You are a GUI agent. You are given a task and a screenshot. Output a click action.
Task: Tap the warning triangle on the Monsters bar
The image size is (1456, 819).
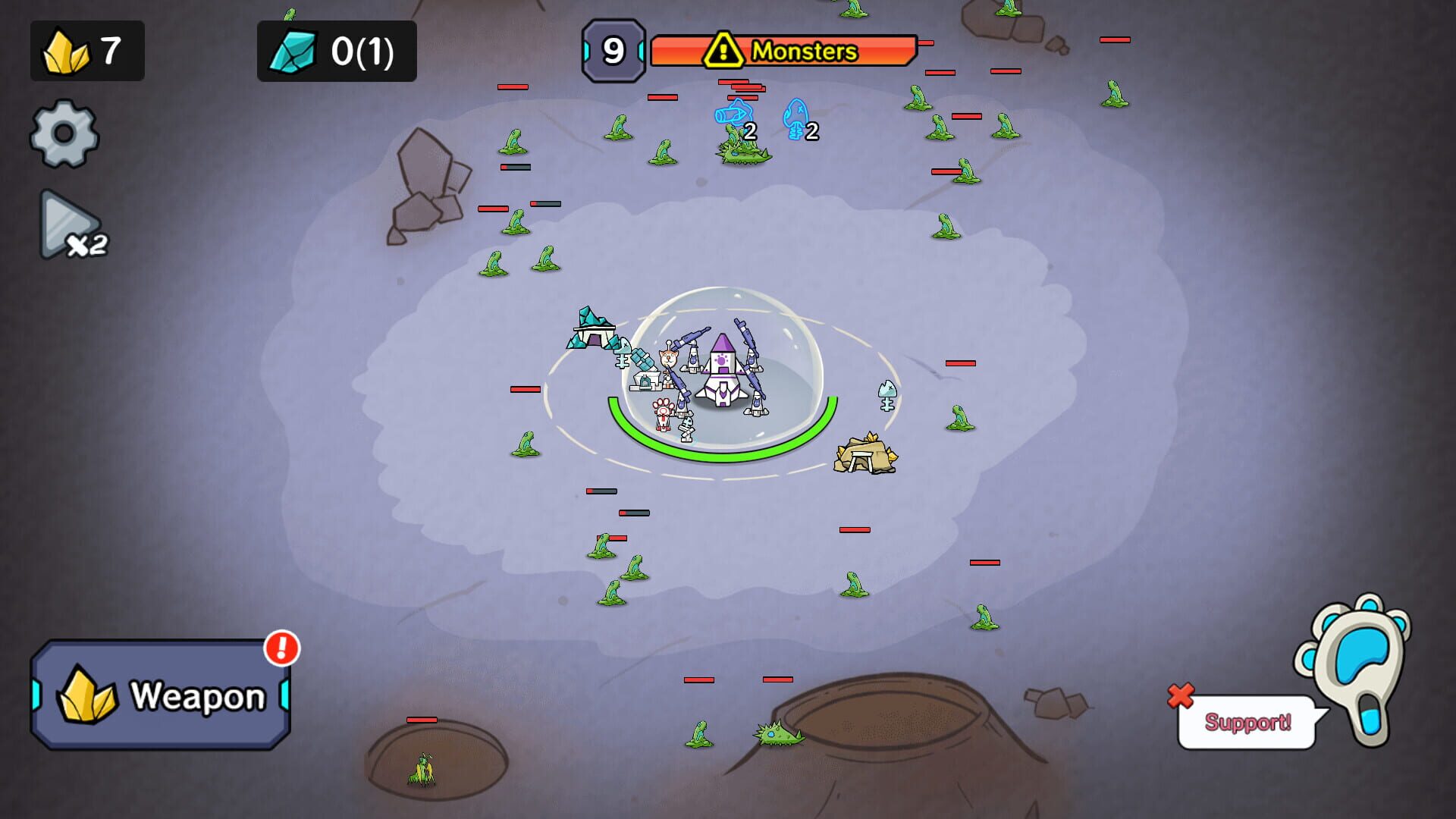pyautogui.click(x=723, y=51)
